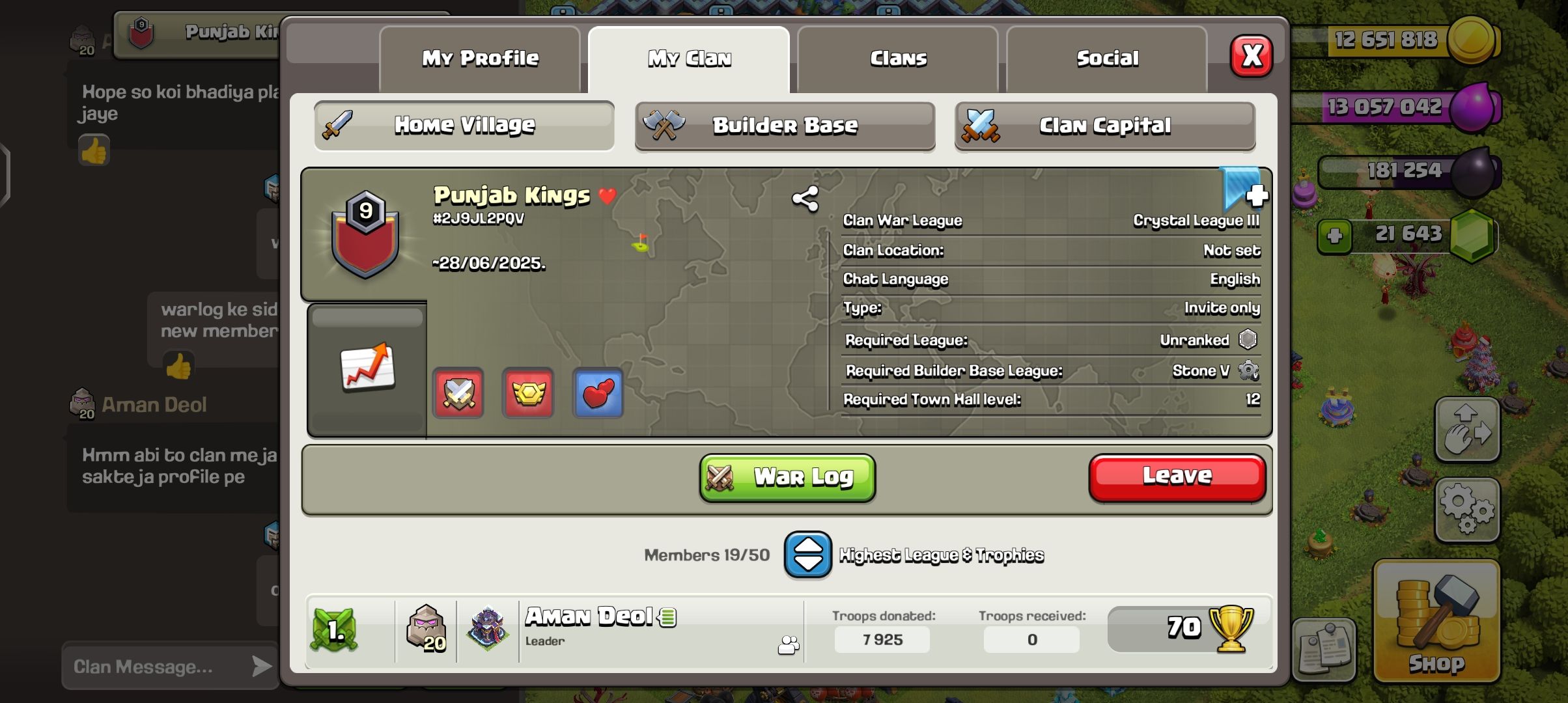Image resolution: width=1568 pixels, height=703 pixels.
Task: Switch to the My Profile tab
Action: pos(480,59)
